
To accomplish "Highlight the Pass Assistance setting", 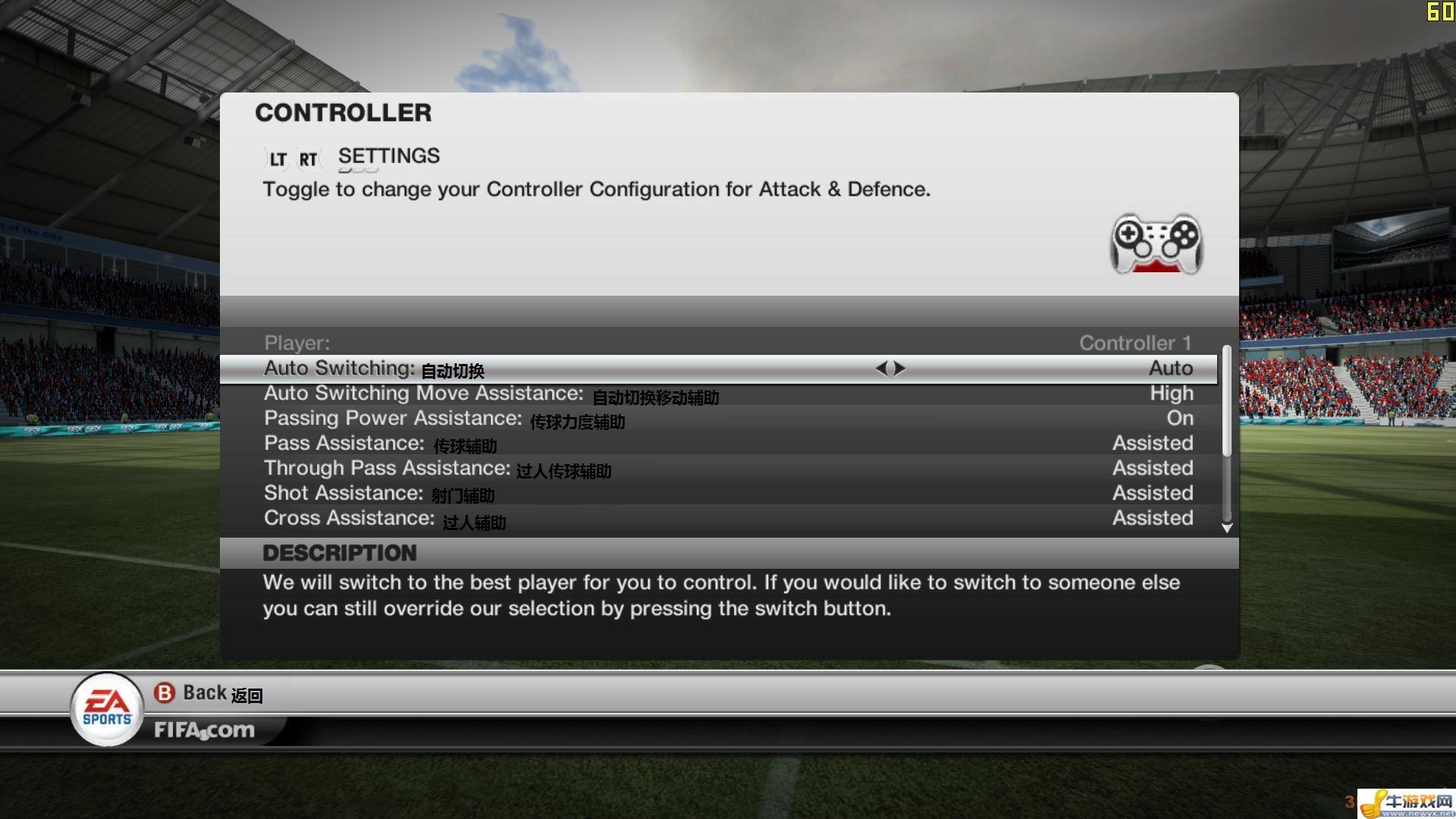I will [x=717, y=444].
